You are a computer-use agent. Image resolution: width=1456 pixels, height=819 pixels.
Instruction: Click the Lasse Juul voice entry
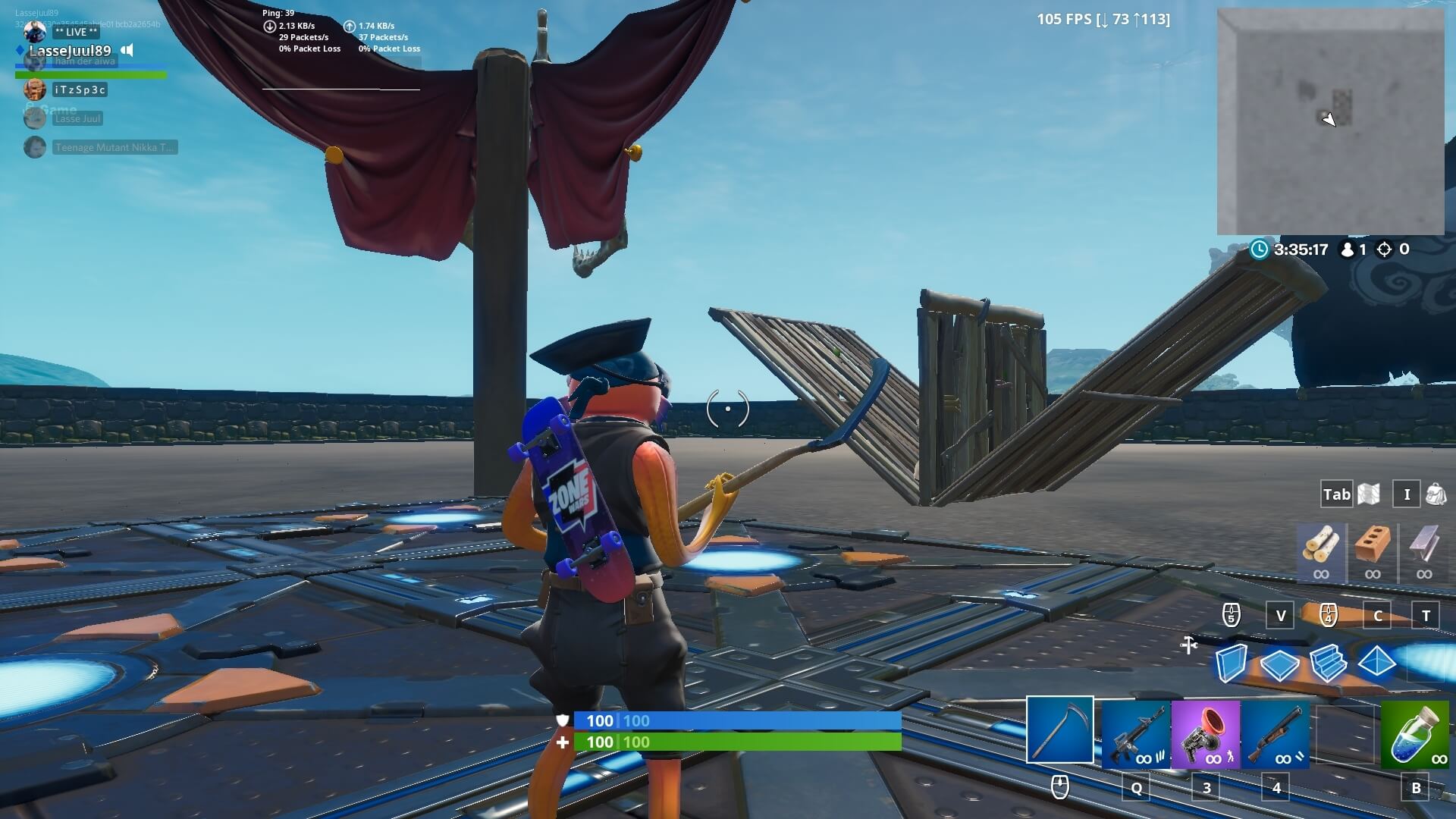(77, 118)
